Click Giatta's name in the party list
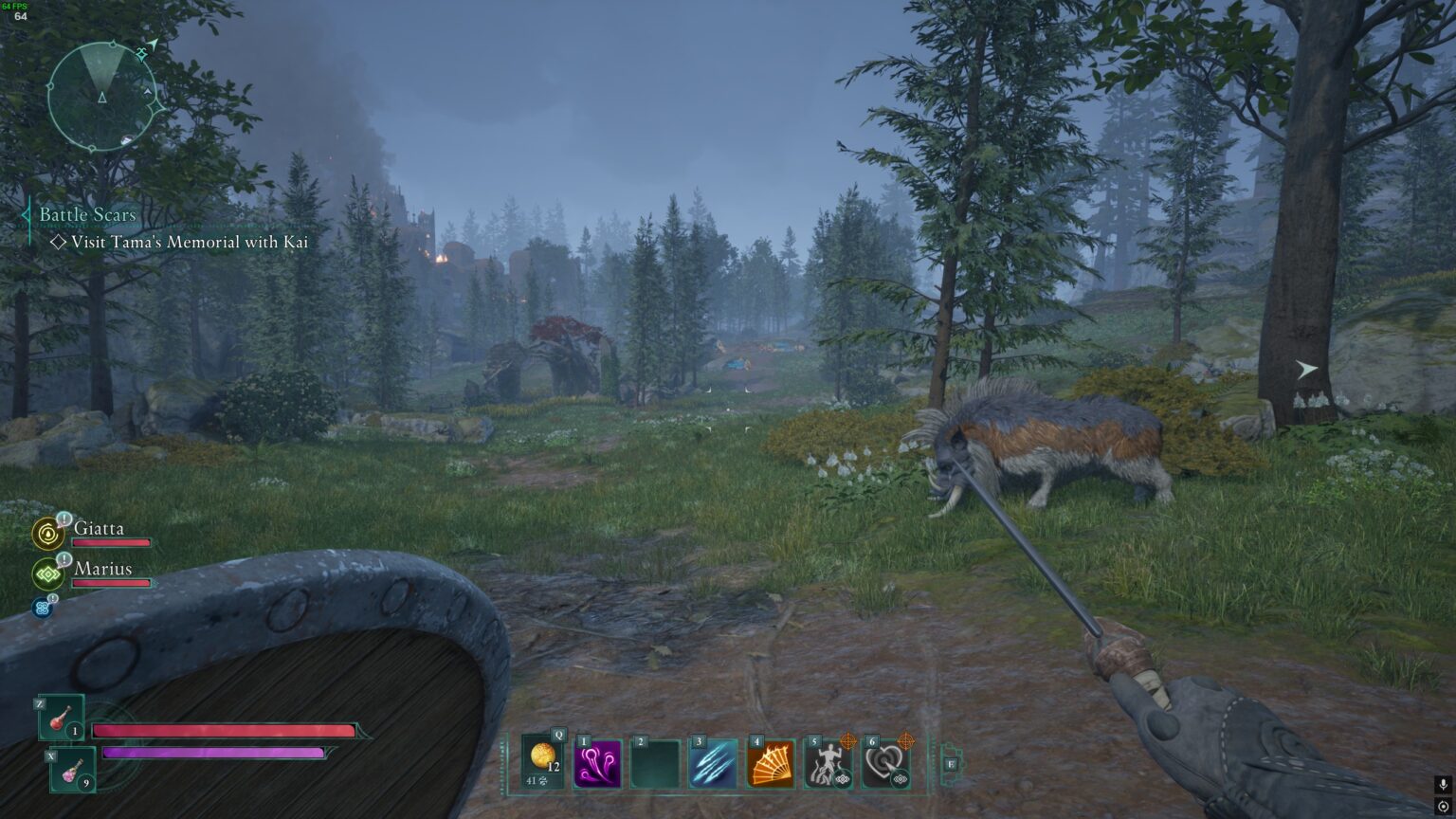 point(99,528)
